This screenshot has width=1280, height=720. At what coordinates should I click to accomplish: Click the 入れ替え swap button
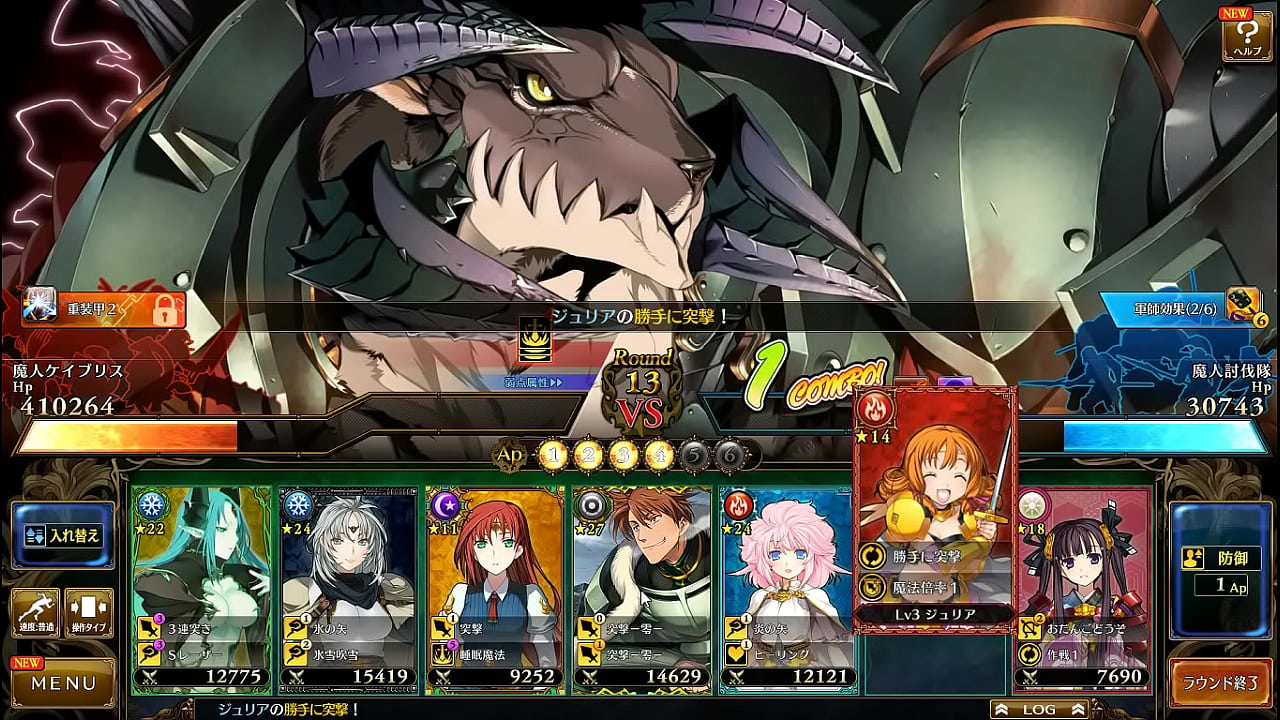point(62,535)
